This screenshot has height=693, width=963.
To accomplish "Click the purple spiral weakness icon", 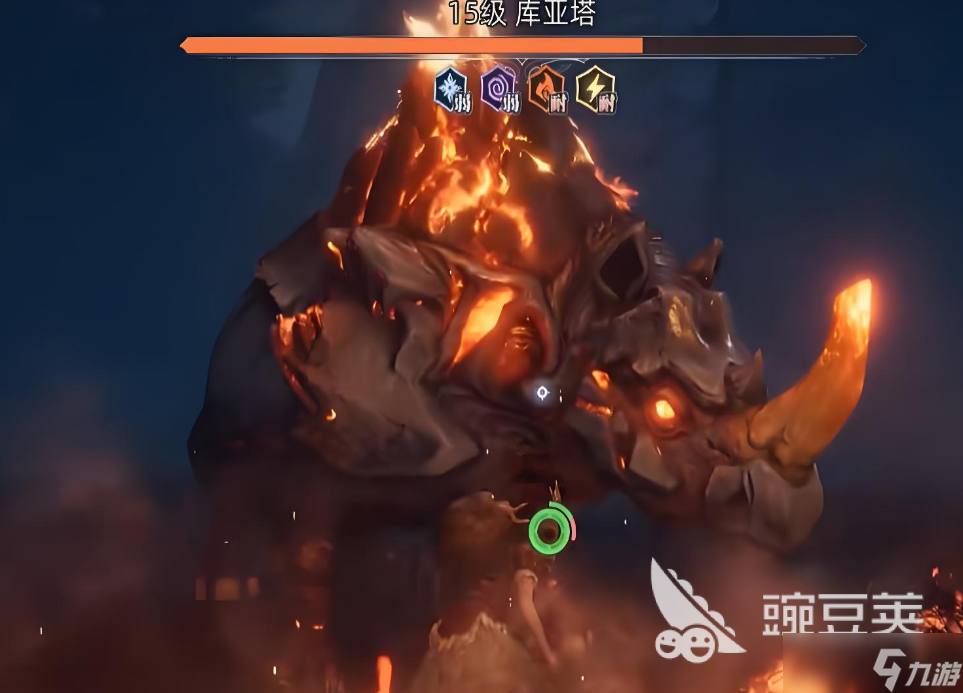I will [x=499, y=88].
